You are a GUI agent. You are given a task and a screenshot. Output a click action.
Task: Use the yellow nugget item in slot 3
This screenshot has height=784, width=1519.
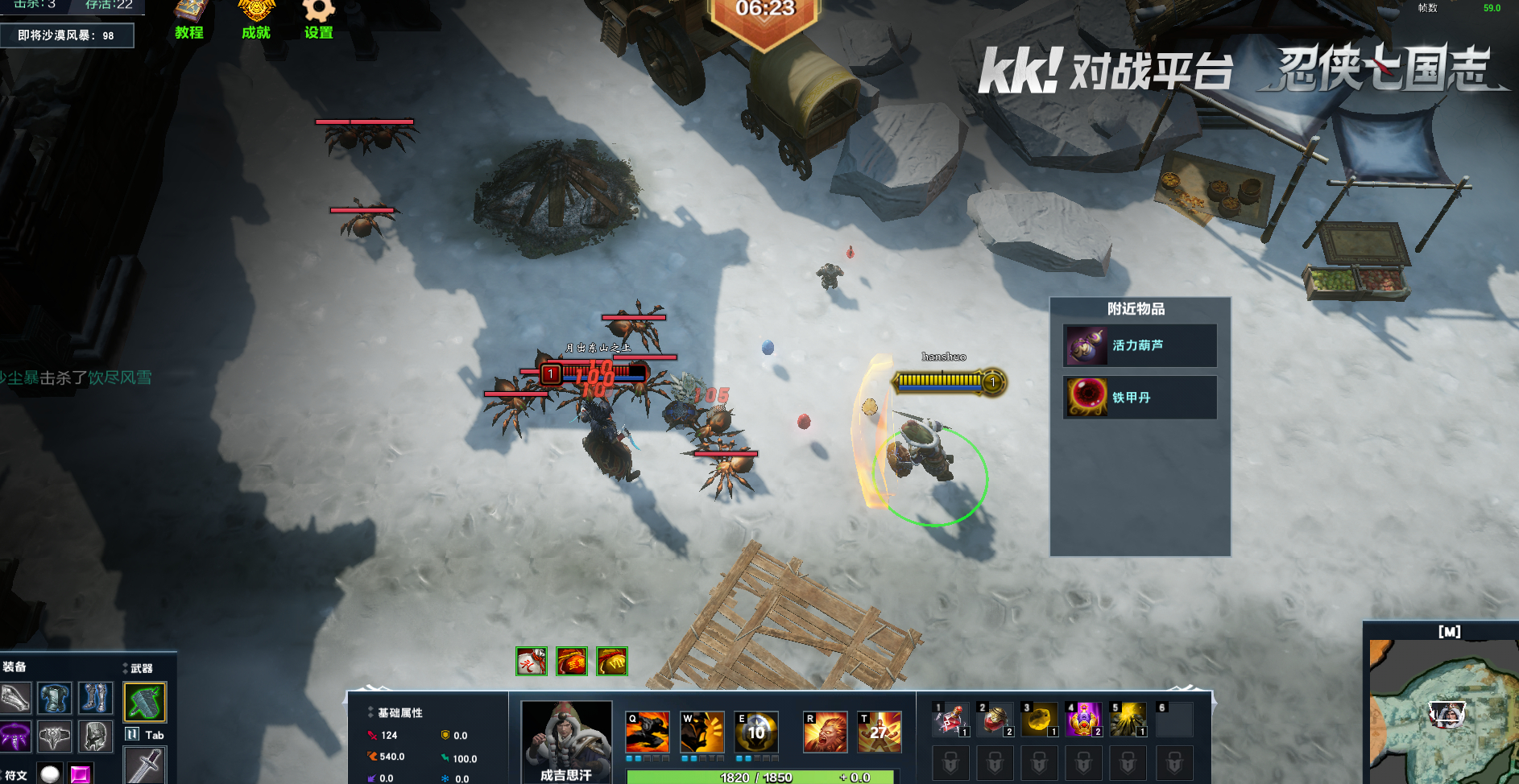coord(1039,720)
